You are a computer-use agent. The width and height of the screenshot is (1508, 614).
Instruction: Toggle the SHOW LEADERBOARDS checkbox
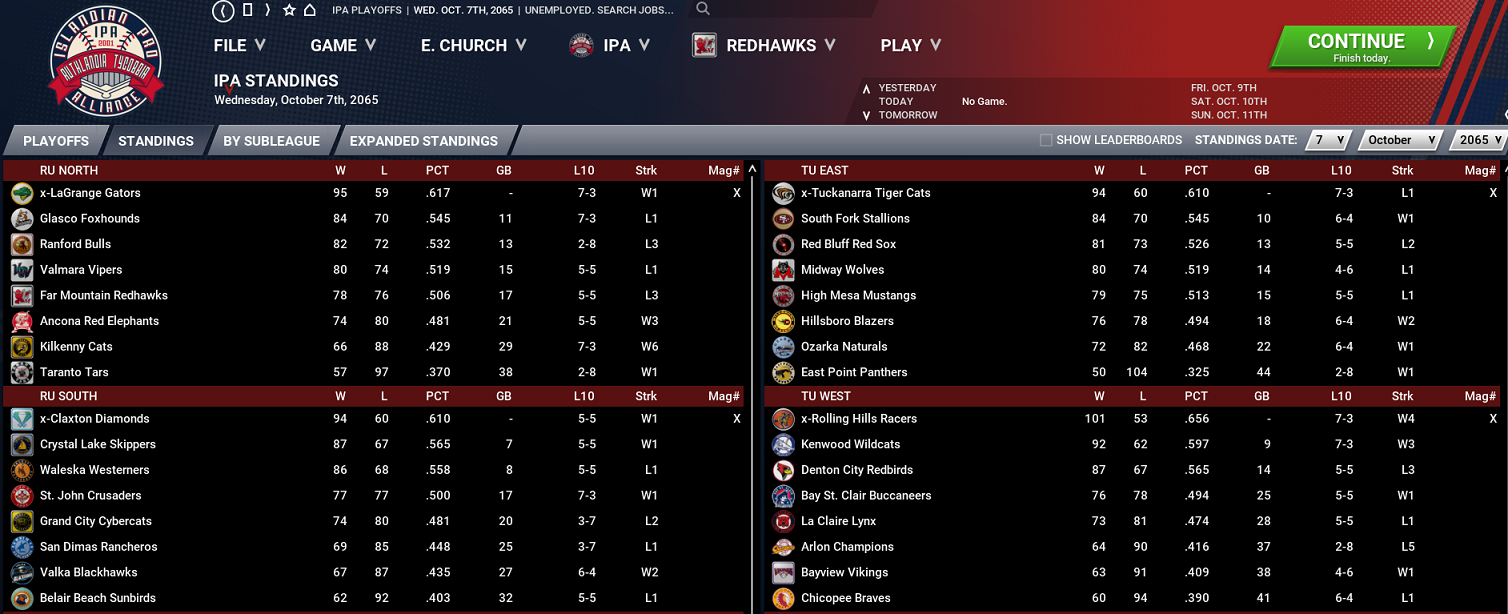click(1046, 140)
